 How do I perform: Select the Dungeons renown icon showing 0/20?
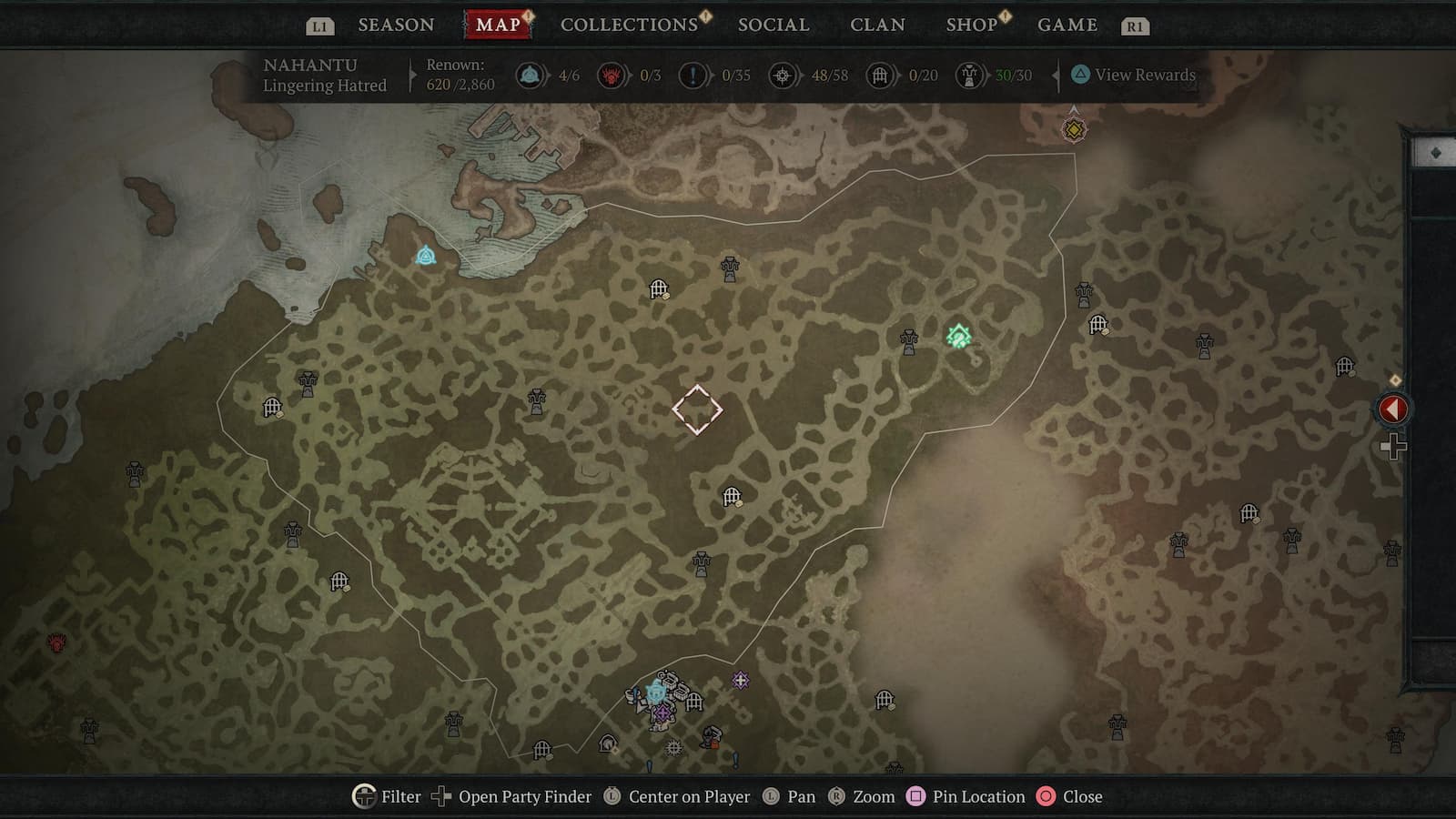click(879, 76)
